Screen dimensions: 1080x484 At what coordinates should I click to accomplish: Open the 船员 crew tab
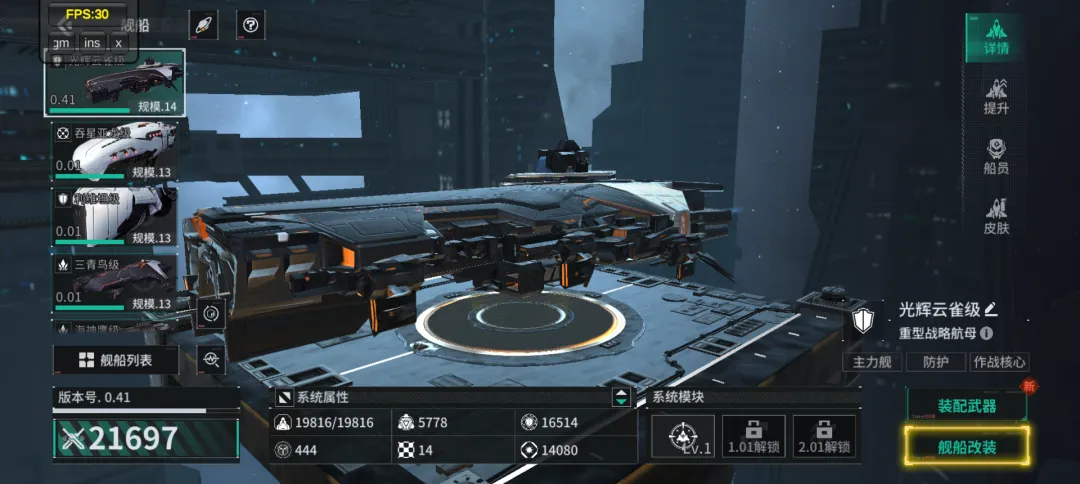(x=995, y=157)
